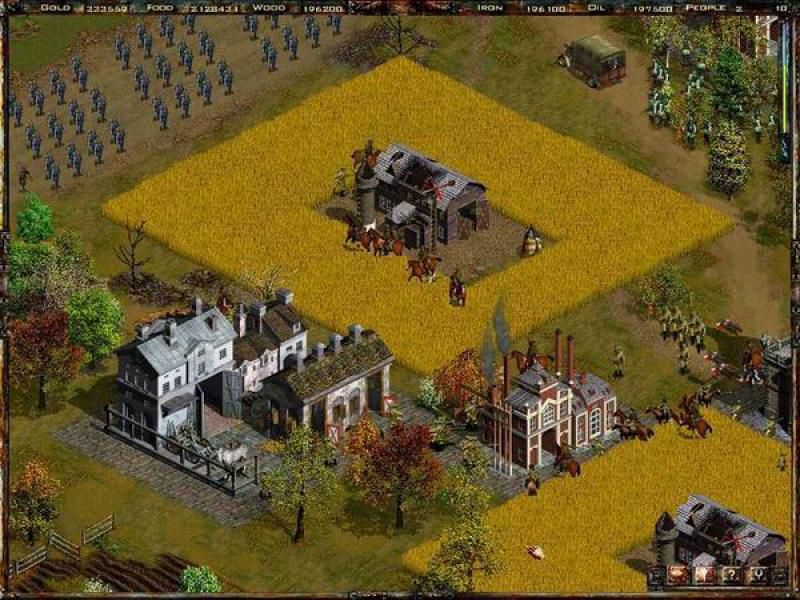Image resolution: width=800 pixels, height=600 pixels.
Task: Click the orange icon in the bottom toolbar
Action: [x=677, y=575]
